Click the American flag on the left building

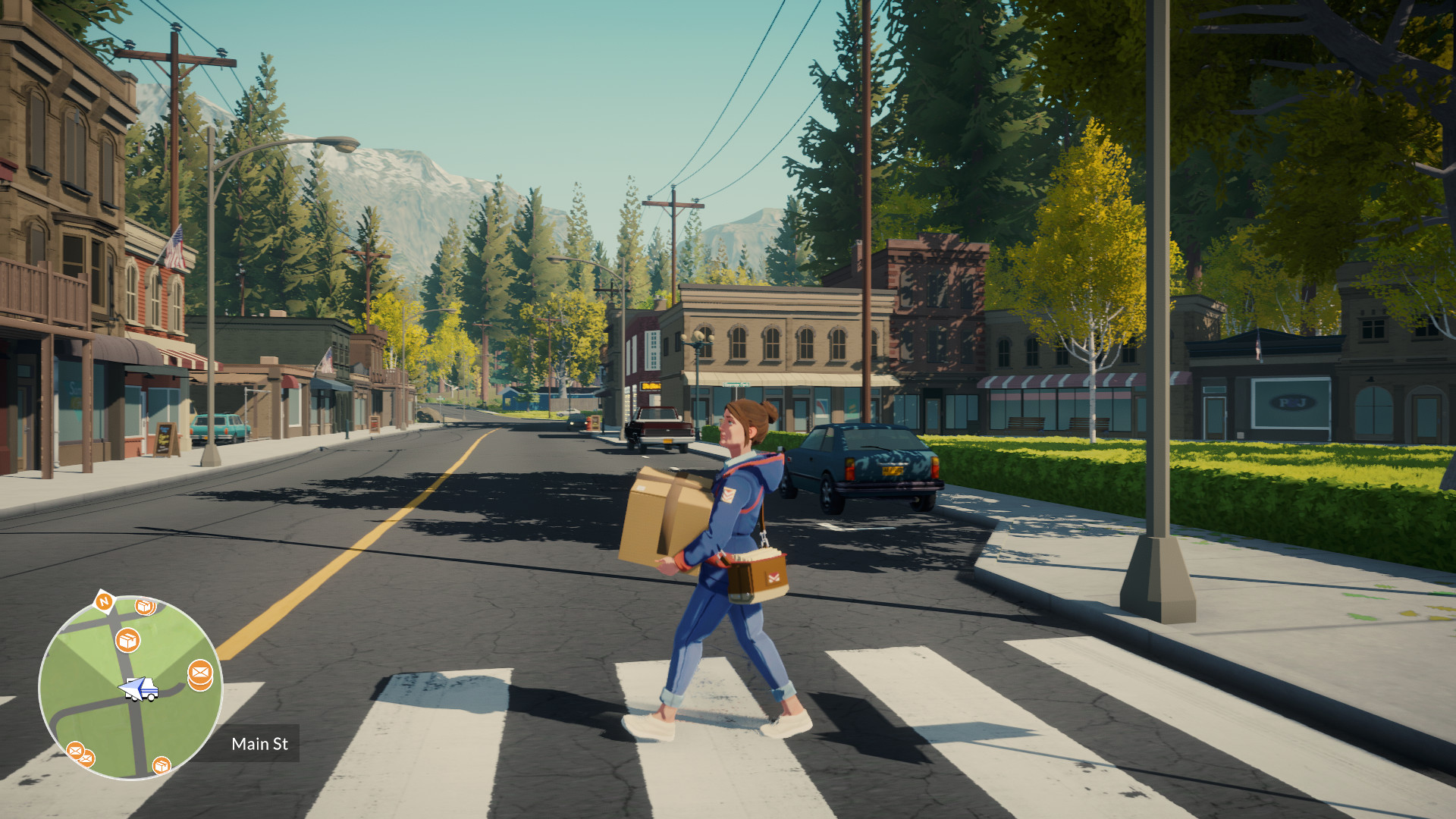coord(173,243)
